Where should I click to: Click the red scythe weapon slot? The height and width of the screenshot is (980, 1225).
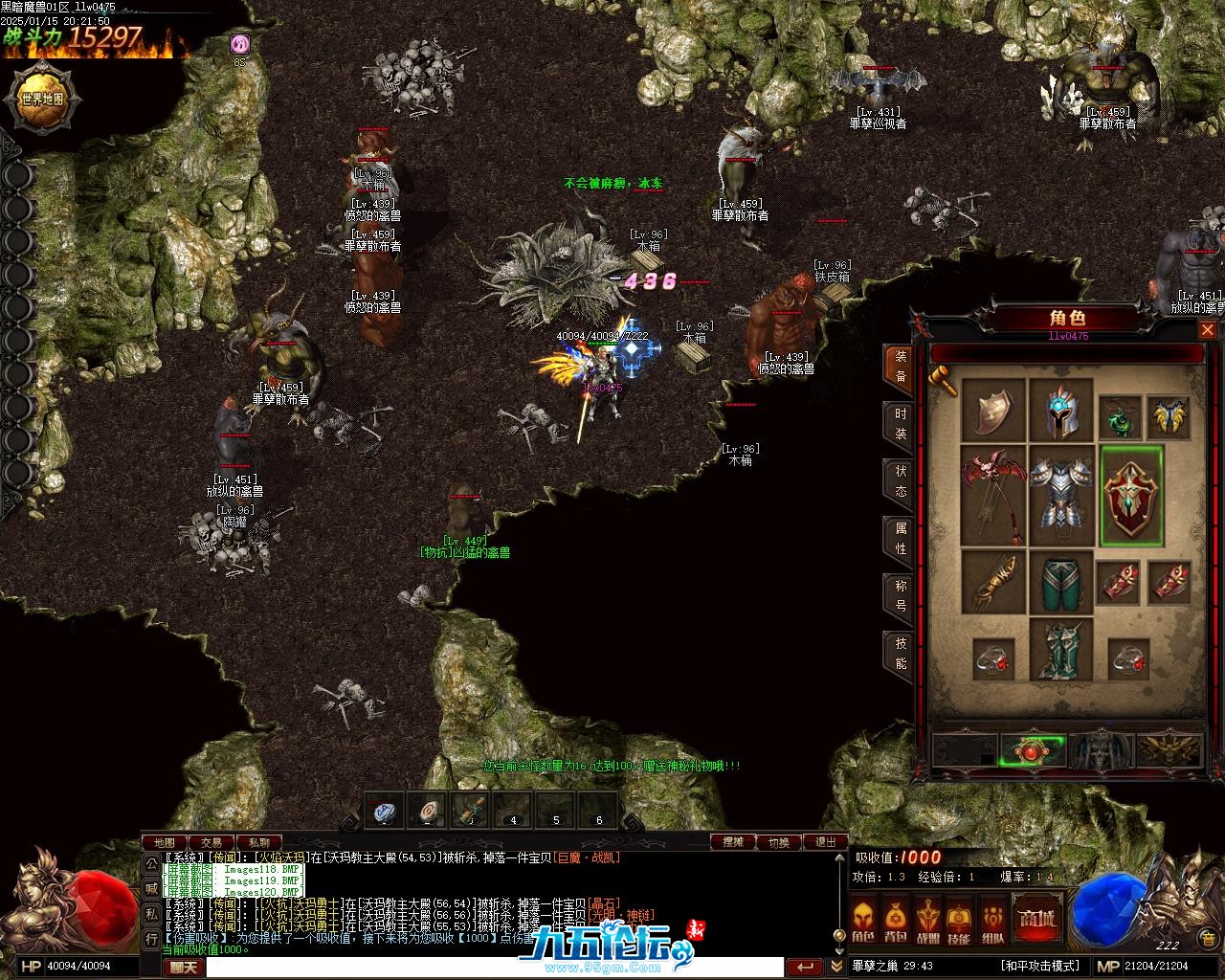pos(992,494)
